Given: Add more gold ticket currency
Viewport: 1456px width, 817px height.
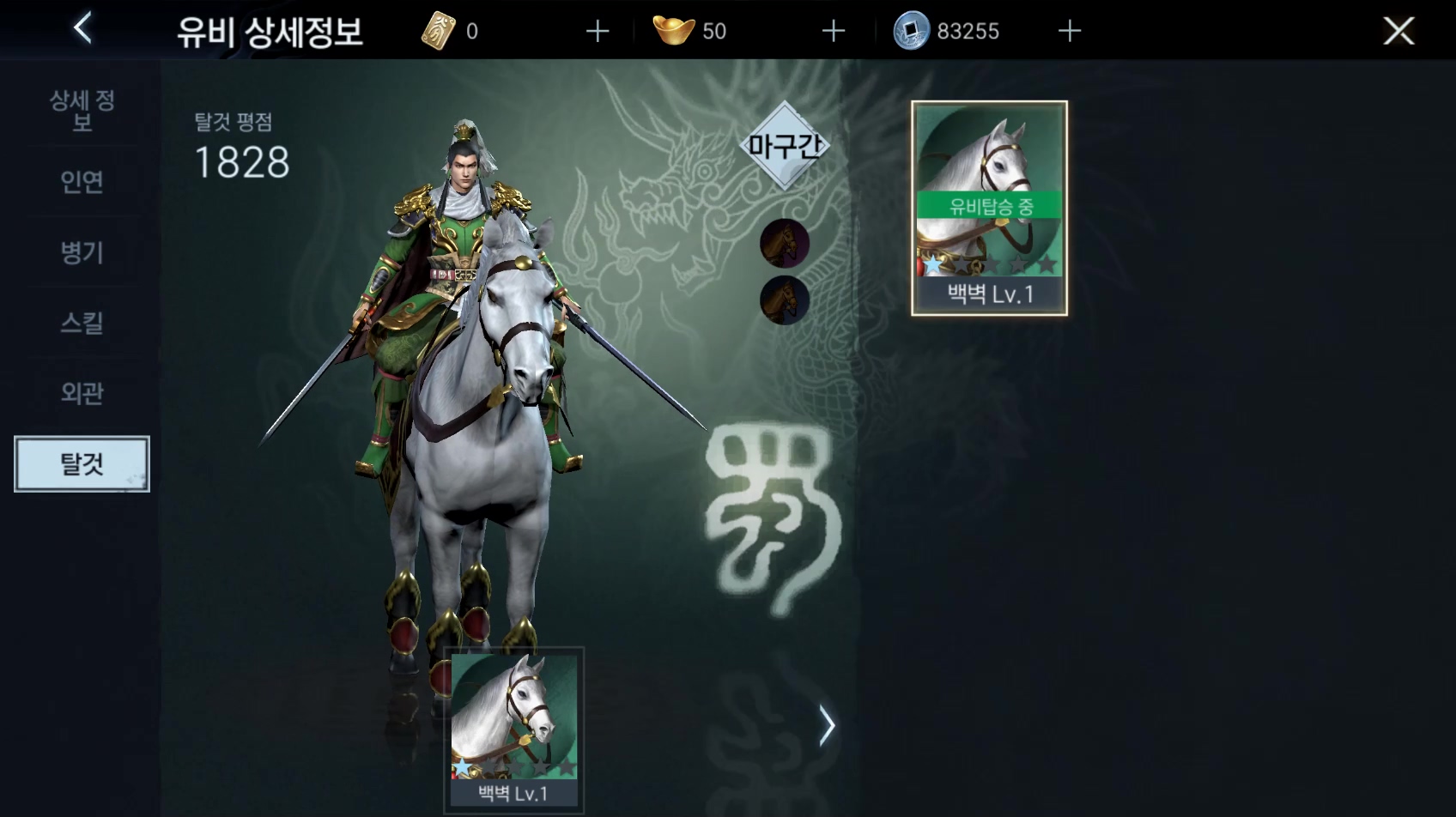Looking at the screenshot, I should 598,32.
